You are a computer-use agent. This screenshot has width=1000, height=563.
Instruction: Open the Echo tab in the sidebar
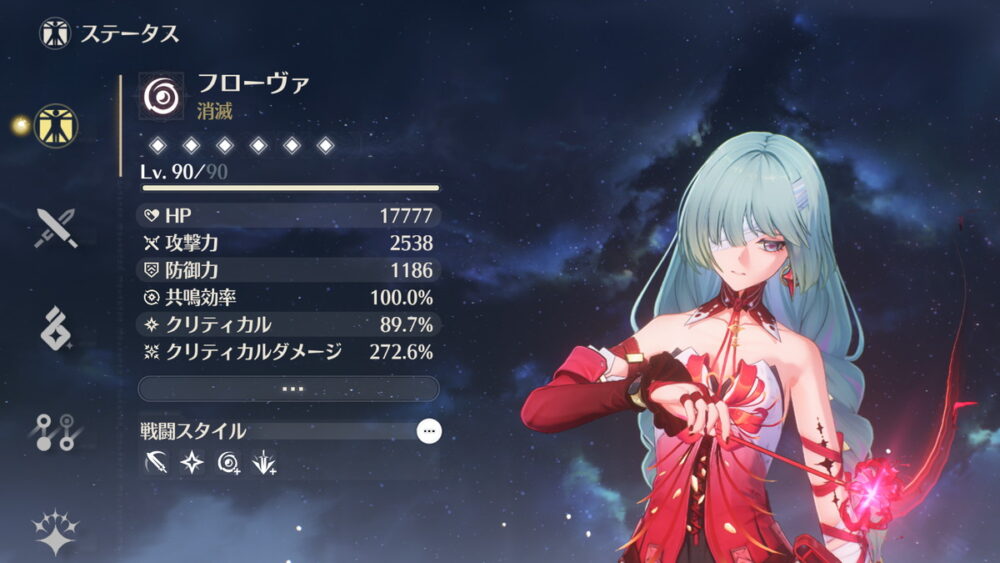(x=55, y=329)
